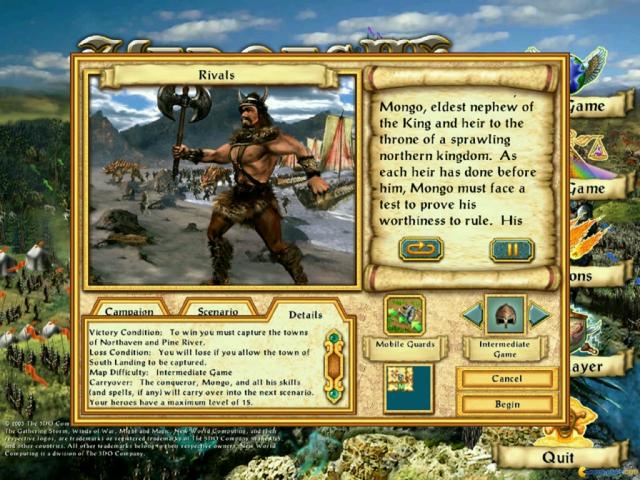Raise difficulty with the right arrow

[x=538, y=316]
